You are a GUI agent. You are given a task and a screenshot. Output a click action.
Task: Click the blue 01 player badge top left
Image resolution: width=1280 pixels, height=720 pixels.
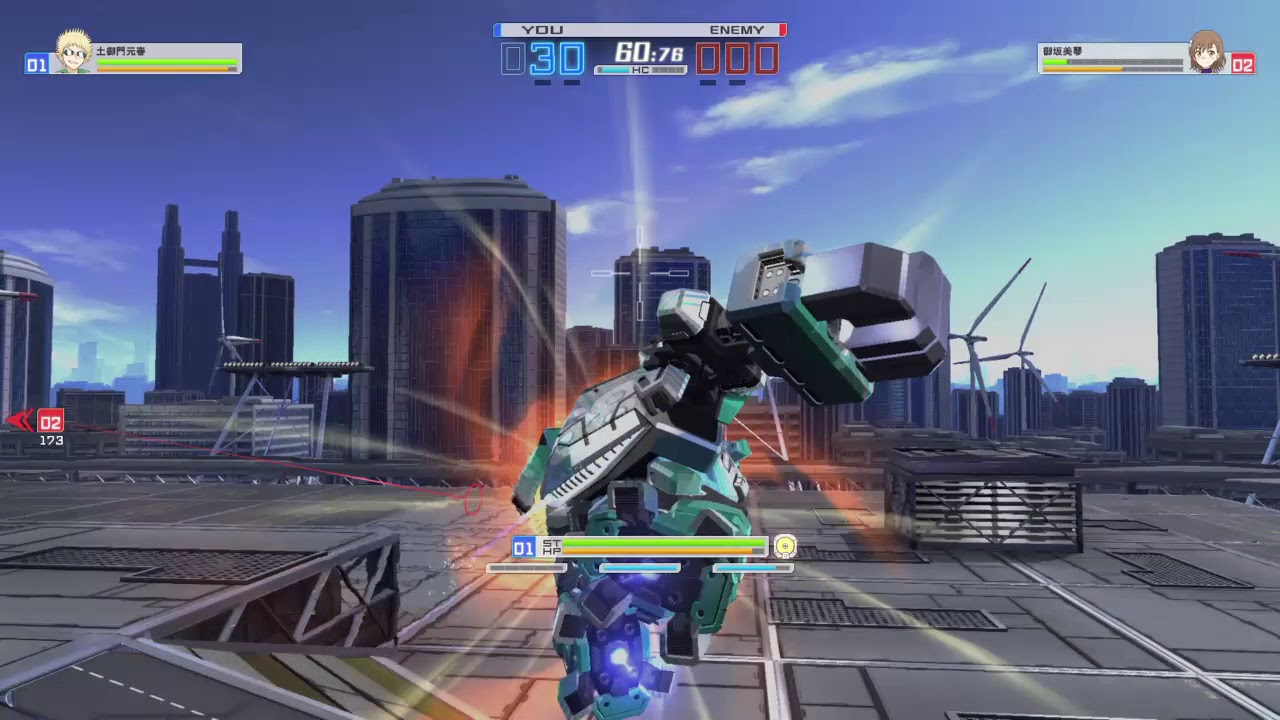click(37, 64)
